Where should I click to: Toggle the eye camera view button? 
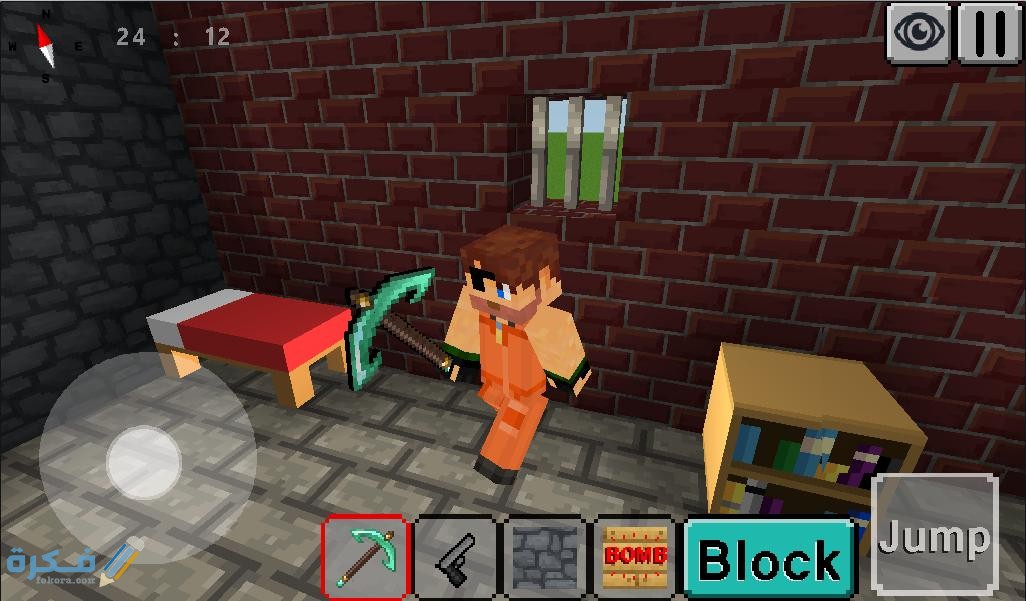coord(920,34)
